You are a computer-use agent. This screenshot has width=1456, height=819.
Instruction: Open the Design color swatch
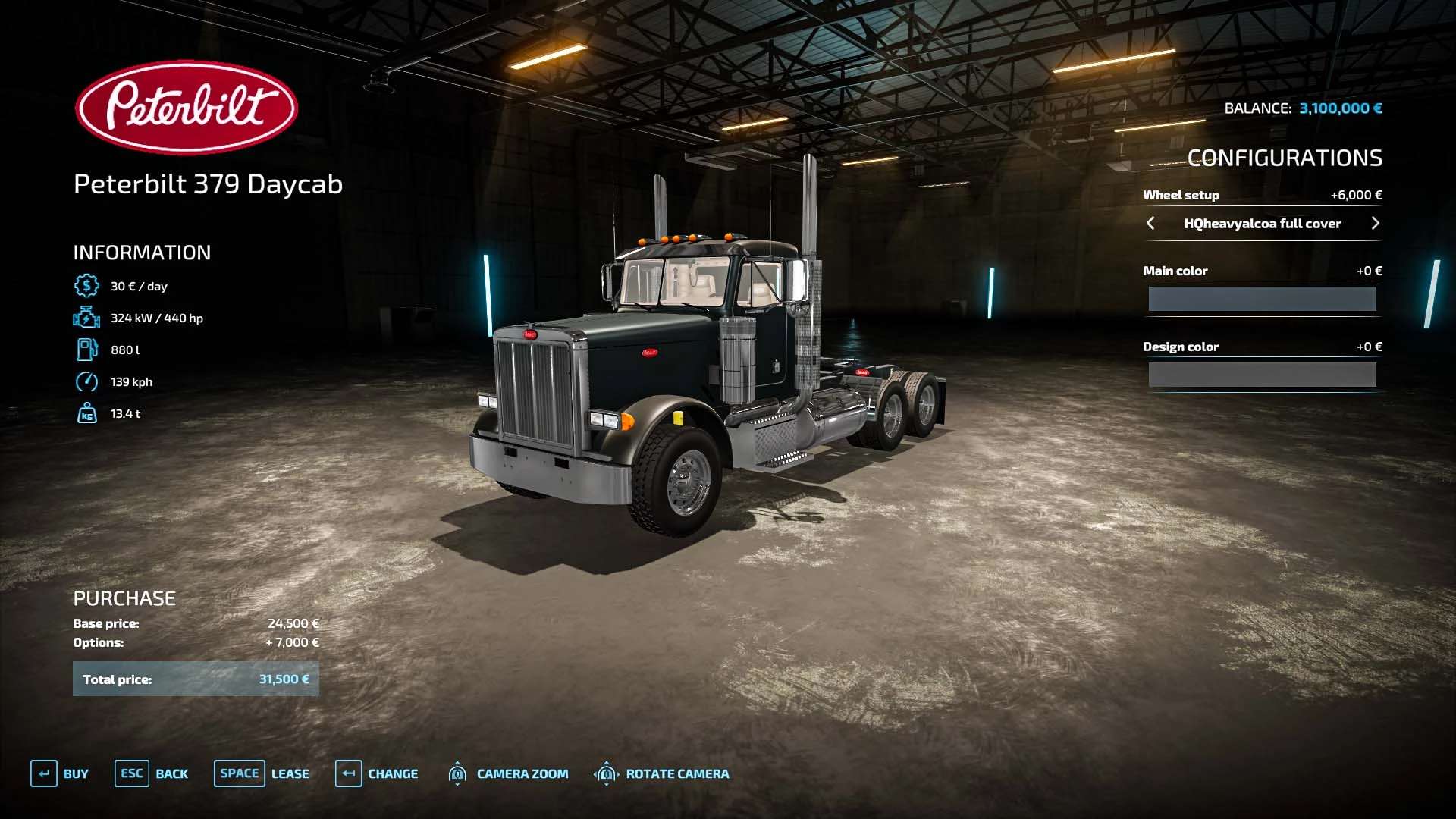tap(1262, 375)
